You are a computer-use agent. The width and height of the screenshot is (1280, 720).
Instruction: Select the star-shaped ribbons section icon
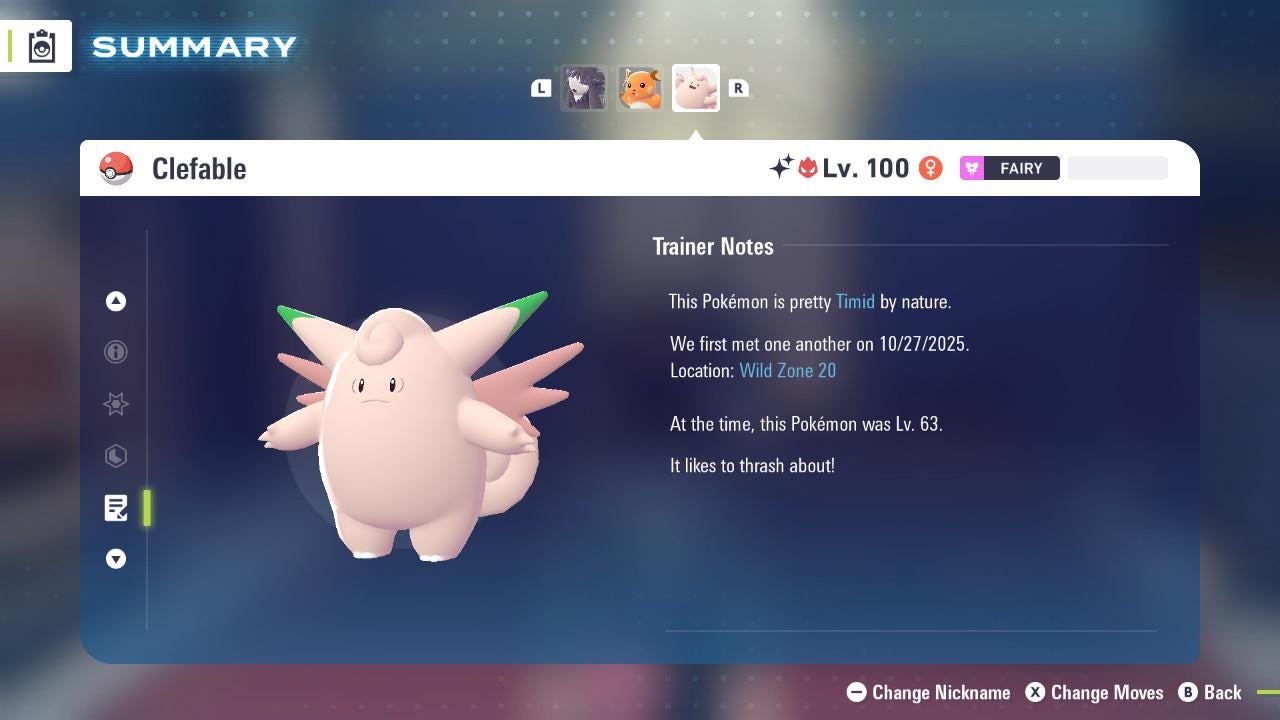(x=116, y=404)
